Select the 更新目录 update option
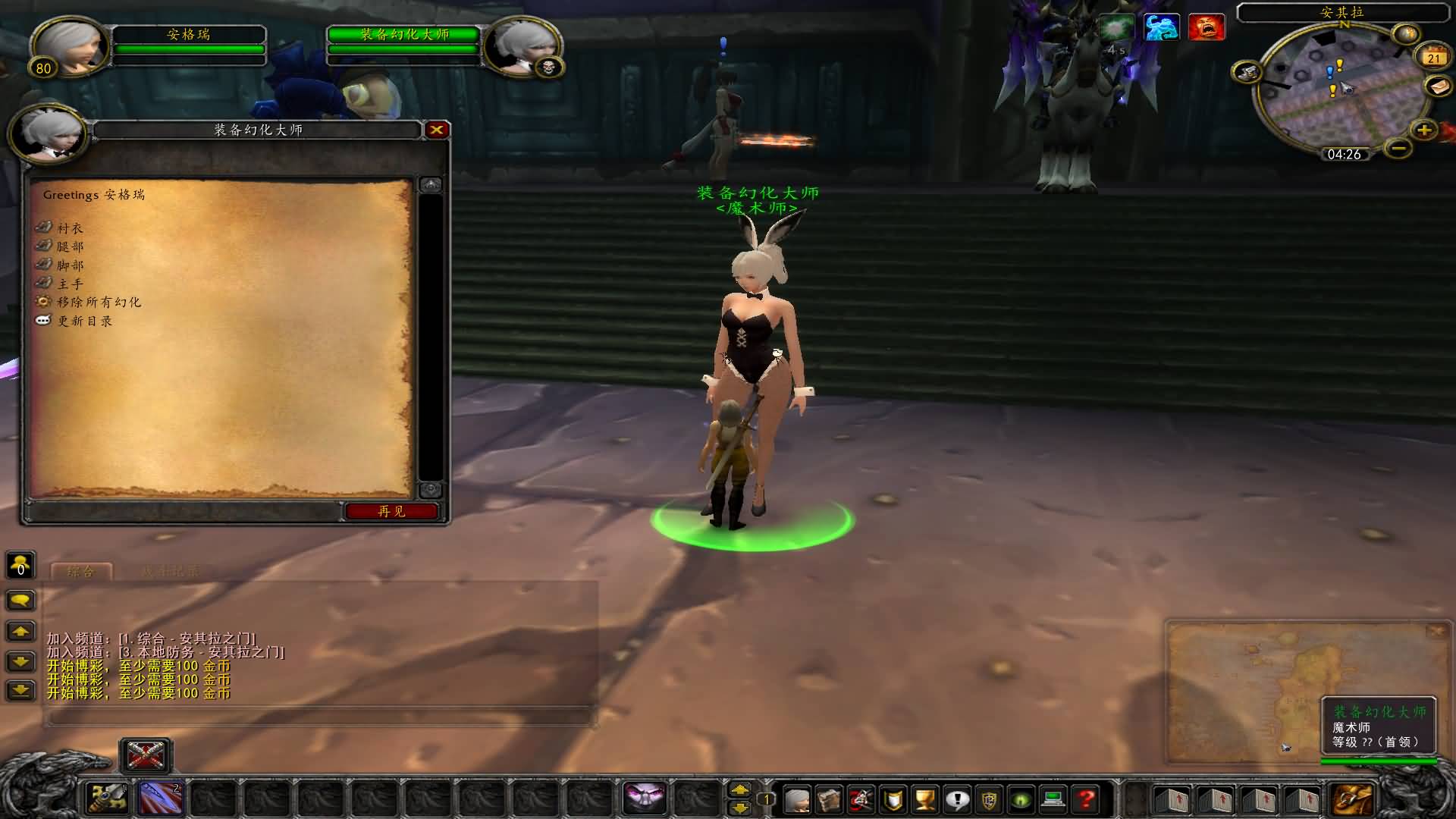This screenshot has height=819, width=1456. pos(84,321)
